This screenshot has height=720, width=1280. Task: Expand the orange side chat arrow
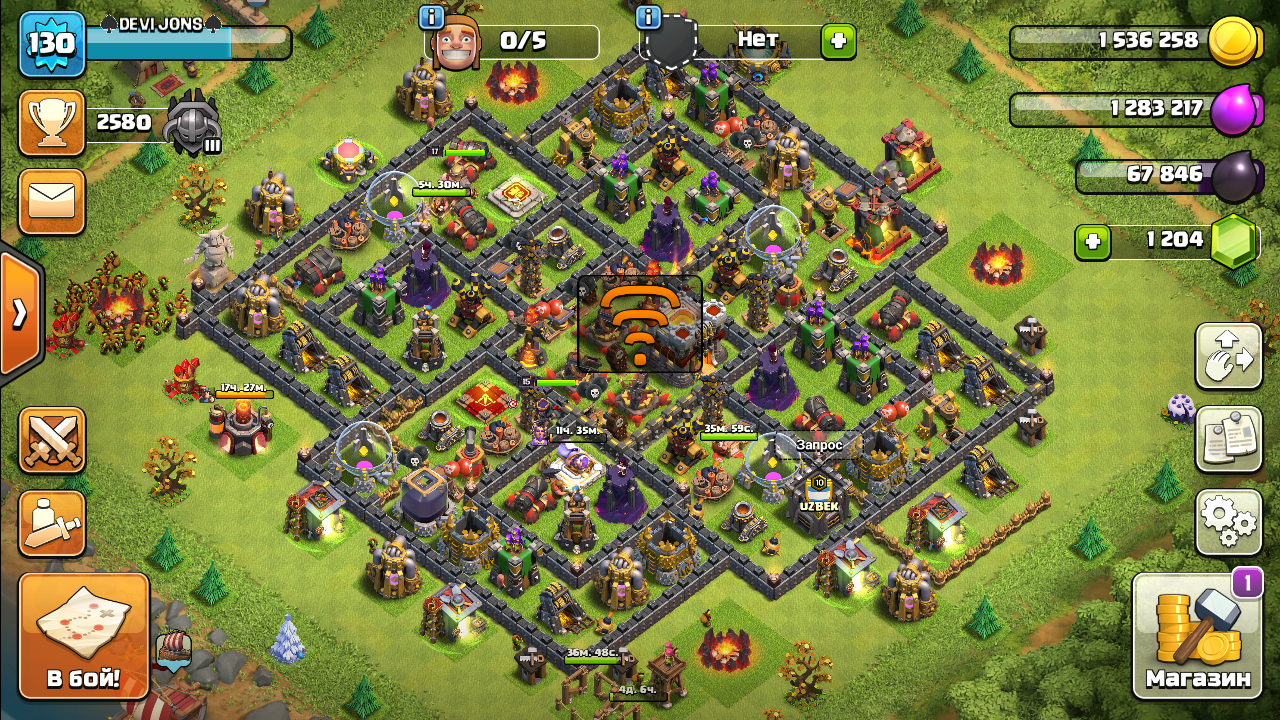pos(20,314)
